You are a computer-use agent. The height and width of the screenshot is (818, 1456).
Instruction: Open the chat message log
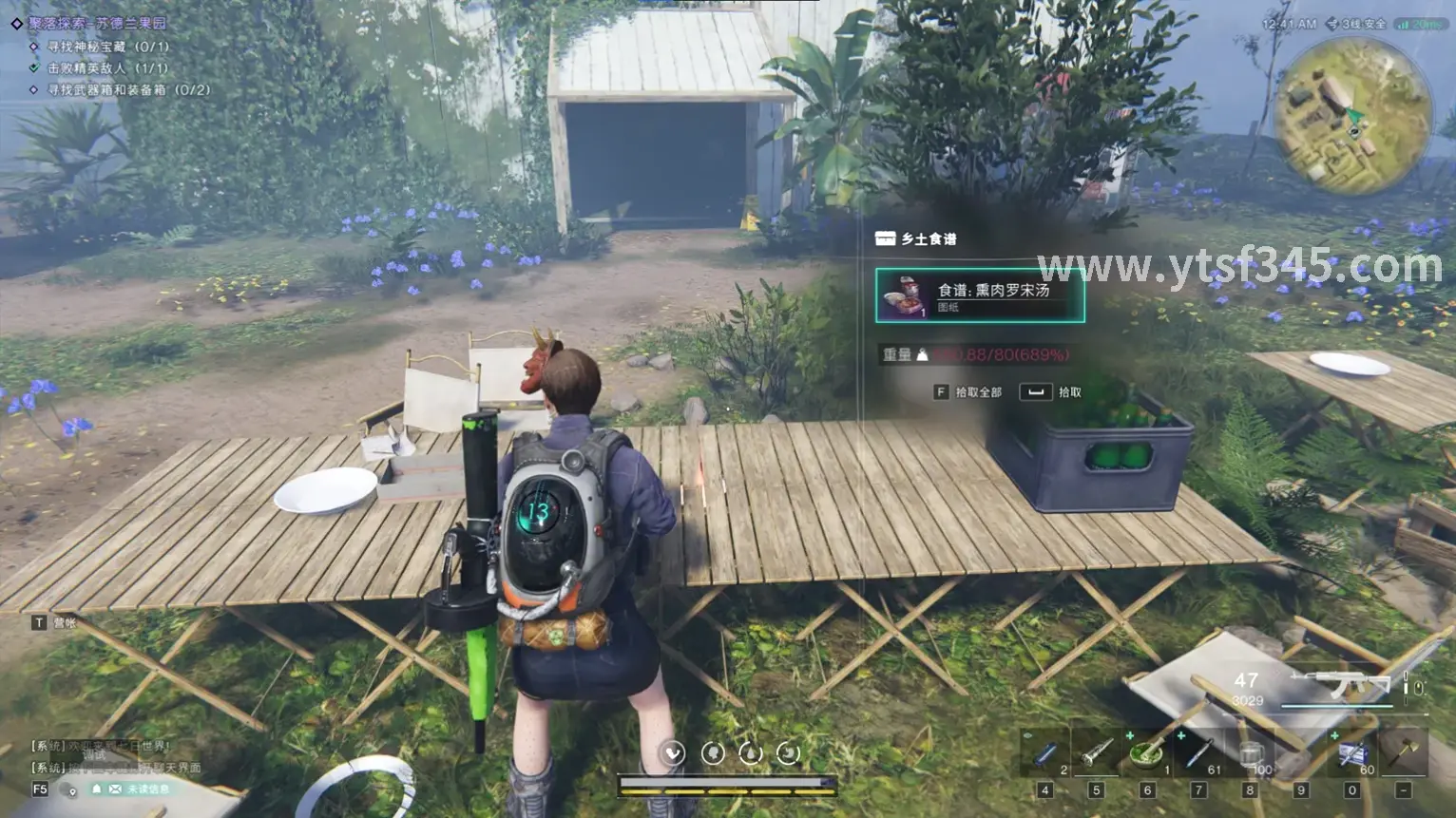(105, 756)
